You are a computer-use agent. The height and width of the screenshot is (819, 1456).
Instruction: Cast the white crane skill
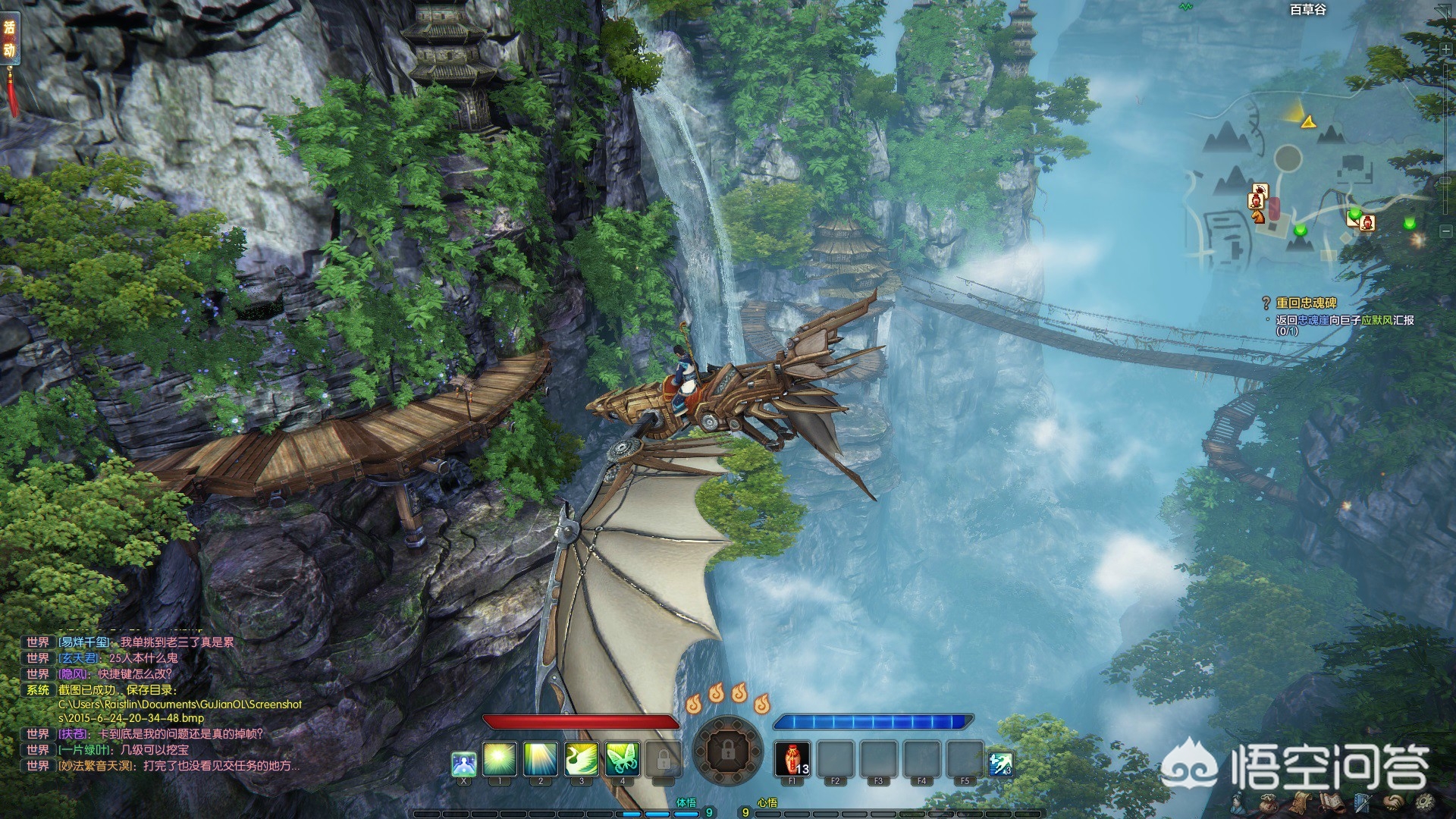[582, 759]
